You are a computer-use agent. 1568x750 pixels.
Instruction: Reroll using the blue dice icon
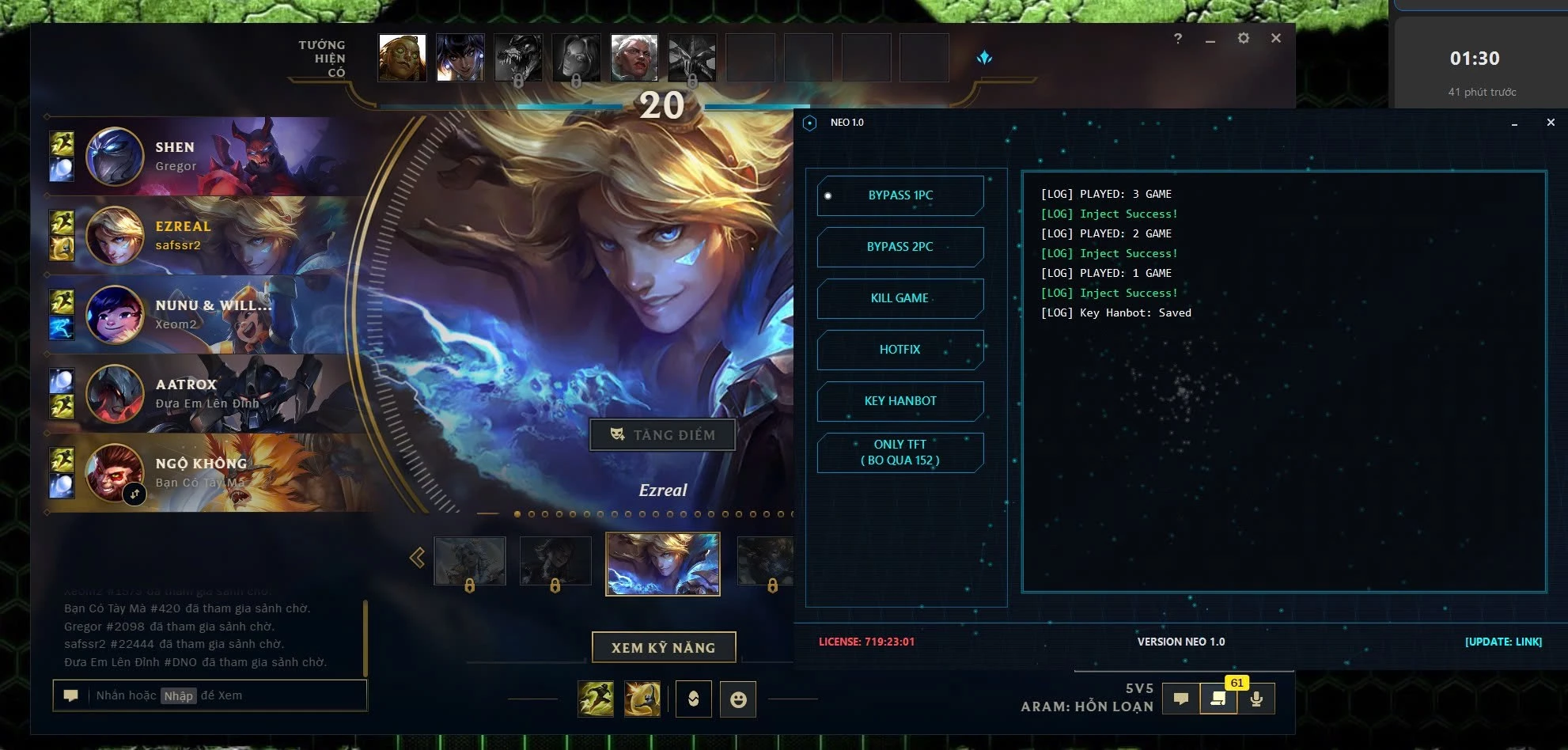984,58
